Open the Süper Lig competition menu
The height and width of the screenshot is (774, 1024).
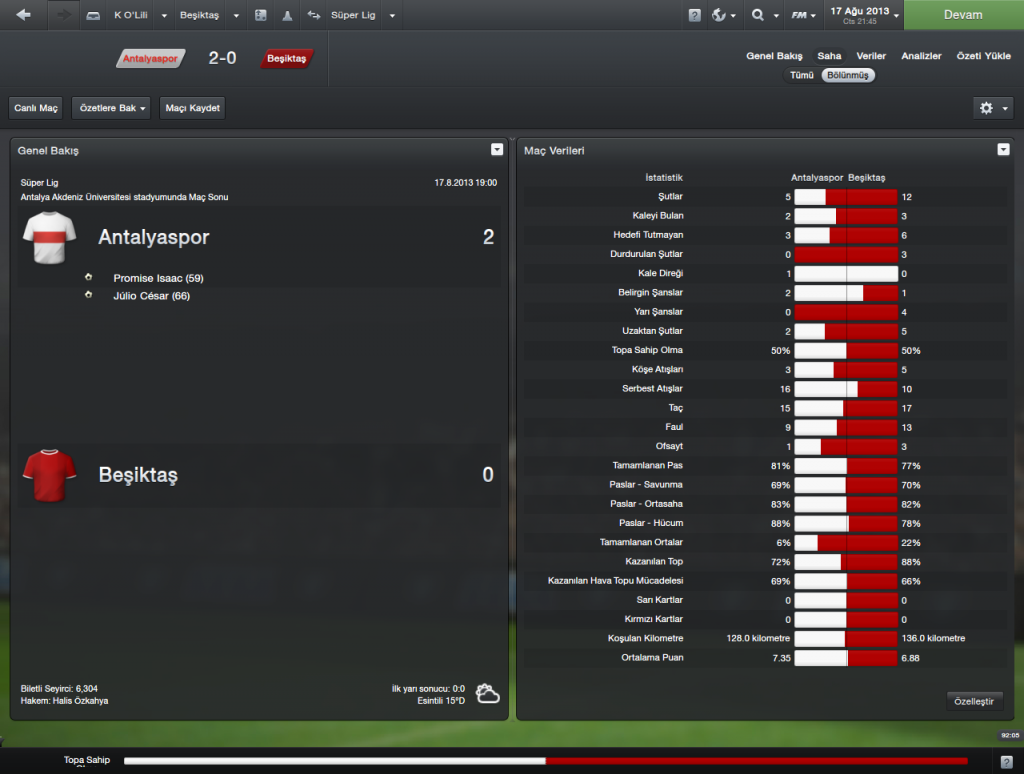[360, 16]
